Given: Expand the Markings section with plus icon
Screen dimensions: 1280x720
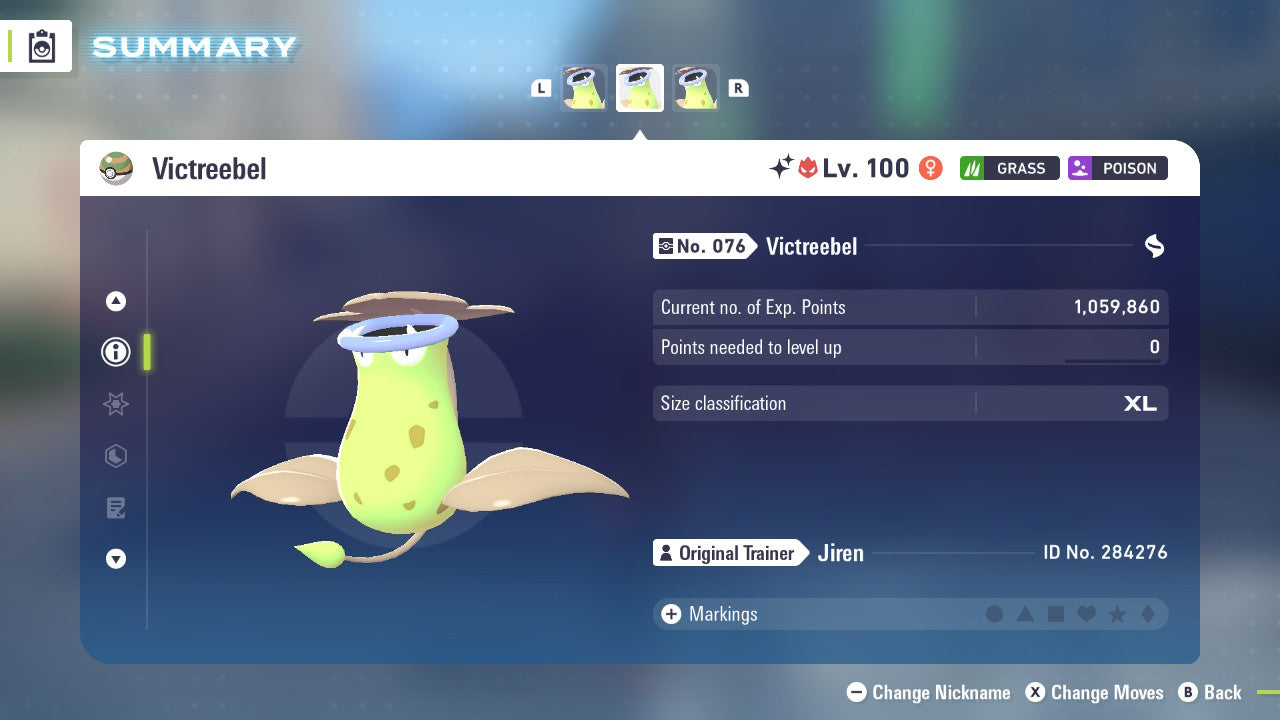Looking at the screenshot, I should point(670,614).
